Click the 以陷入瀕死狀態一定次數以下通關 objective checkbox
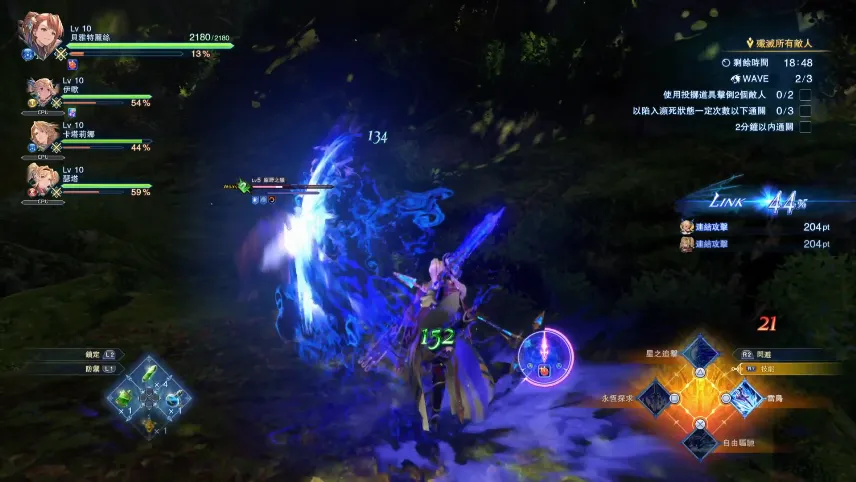The width and height of the screenshot is (856, 482). click(x=804, y=110)
